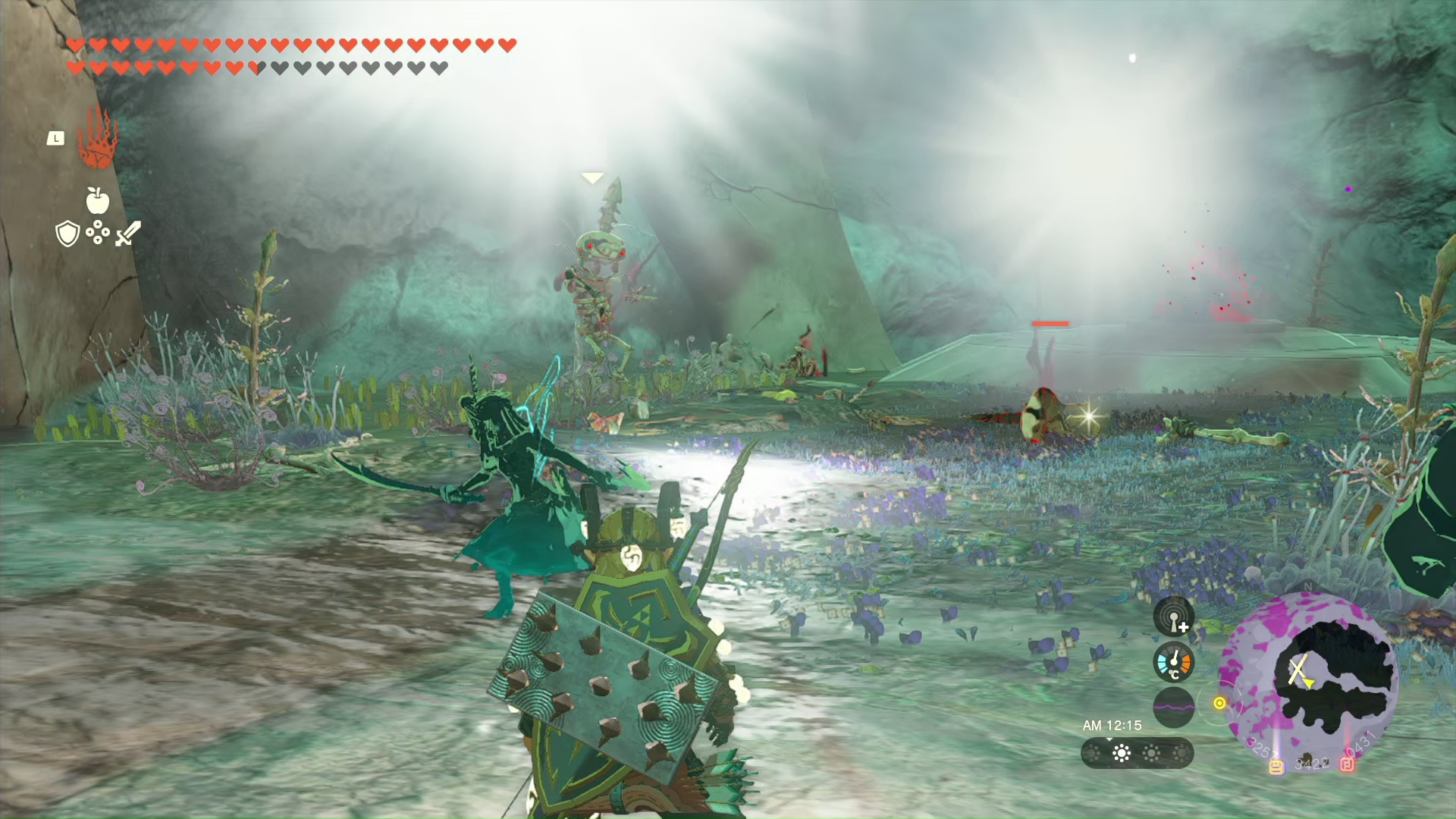The width and height of the screenshot is (1456, 819).
Task: Click the yellow X stamp on minimap
Action: click(x=1298, y=669)
